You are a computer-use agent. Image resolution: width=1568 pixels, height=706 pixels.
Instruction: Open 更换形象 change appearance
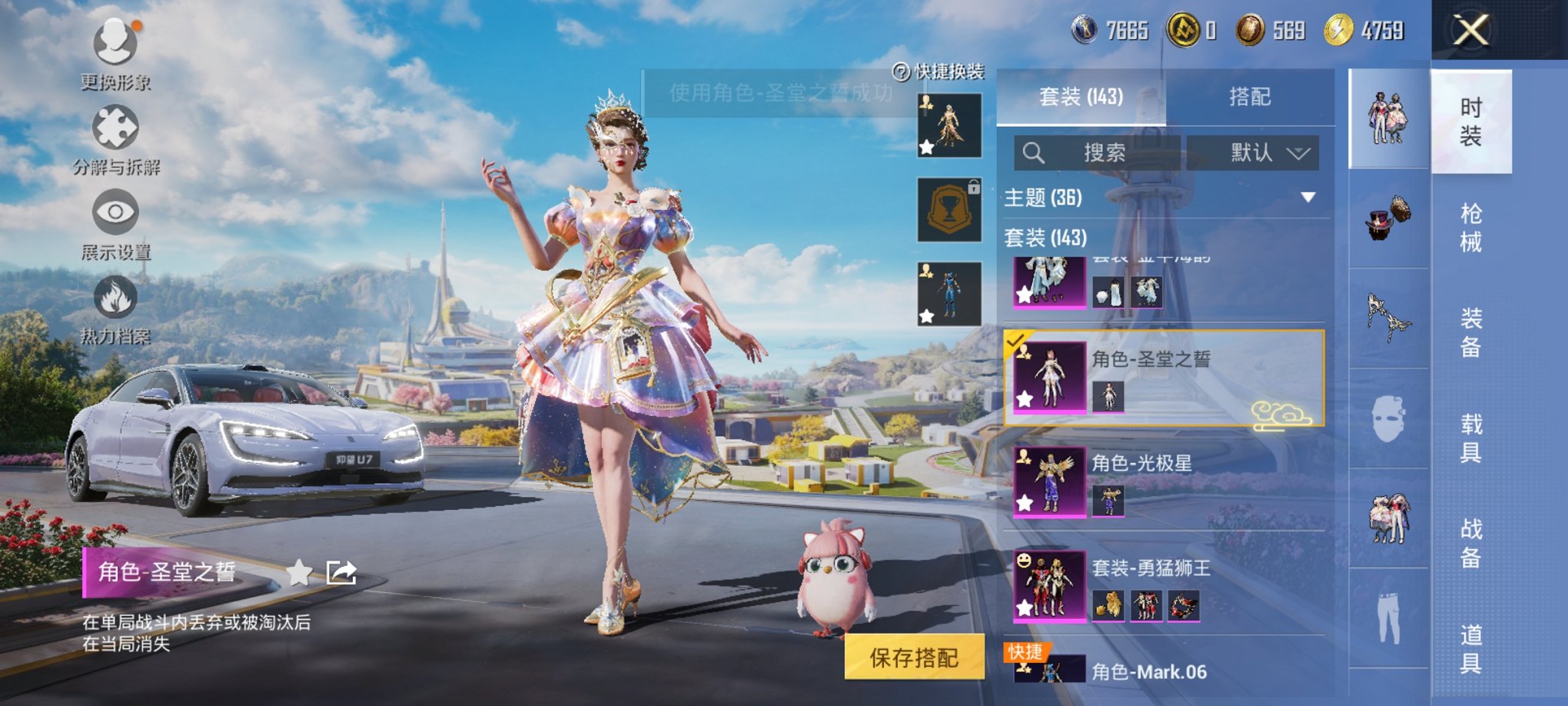pos(115,46)
